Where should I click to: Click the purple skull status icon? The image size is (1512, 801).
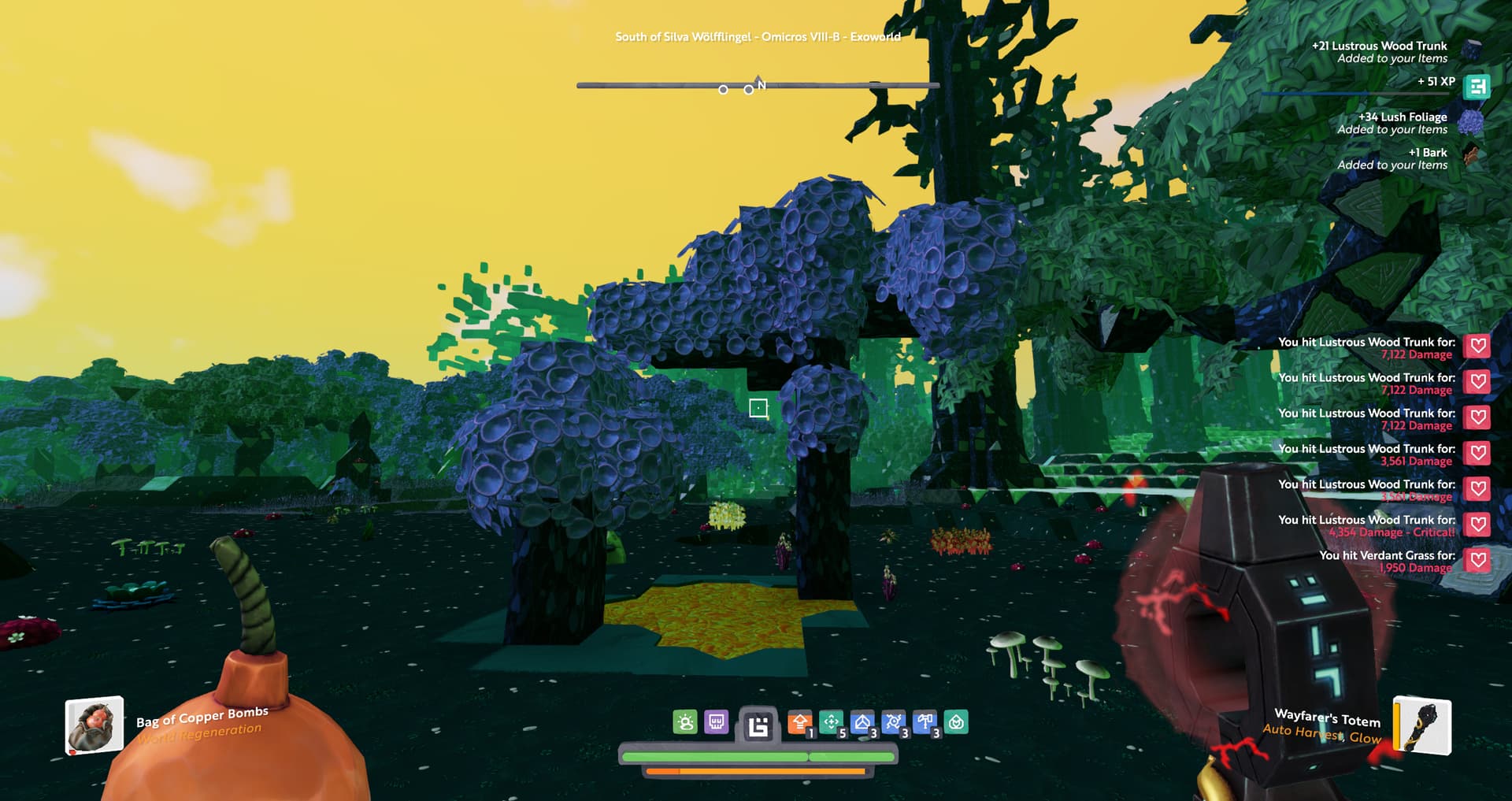(716, 722)
